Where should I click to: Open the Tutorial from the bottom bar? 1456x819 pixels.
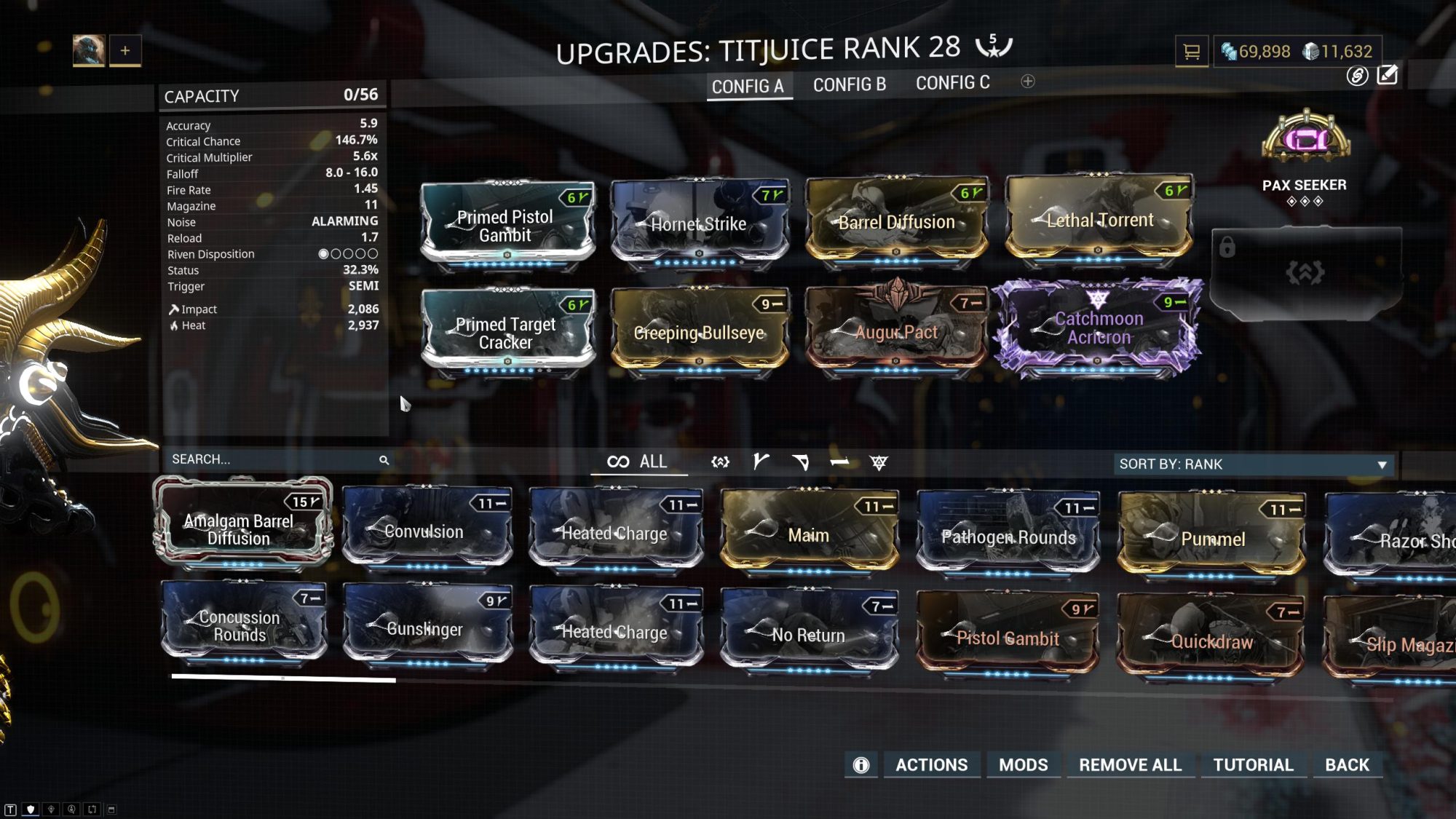pyautogui.click(x=1254, y=765)
